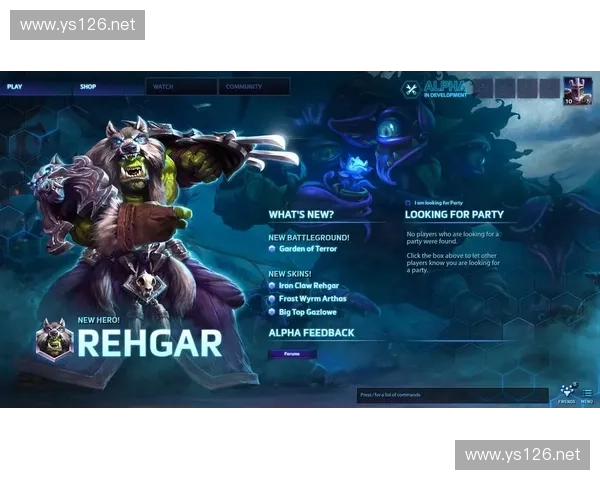This screenshot has width=600, height=480.
Task: View the Garden of Terror battleground
Action: tap(308, 249)
